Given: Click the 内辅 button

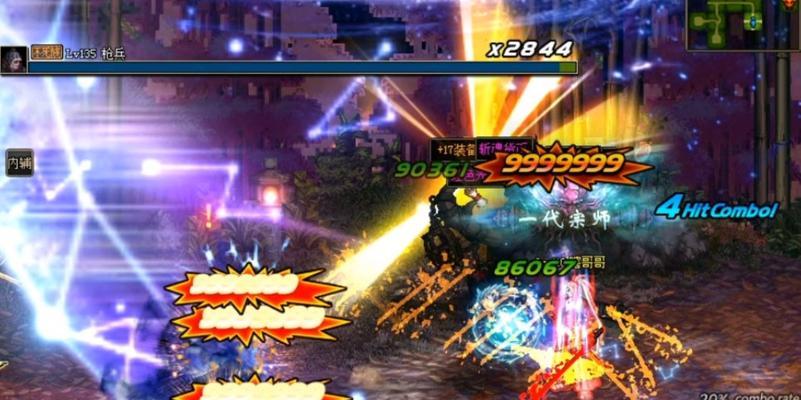Looking at the screenshot, I should point(19,162).
